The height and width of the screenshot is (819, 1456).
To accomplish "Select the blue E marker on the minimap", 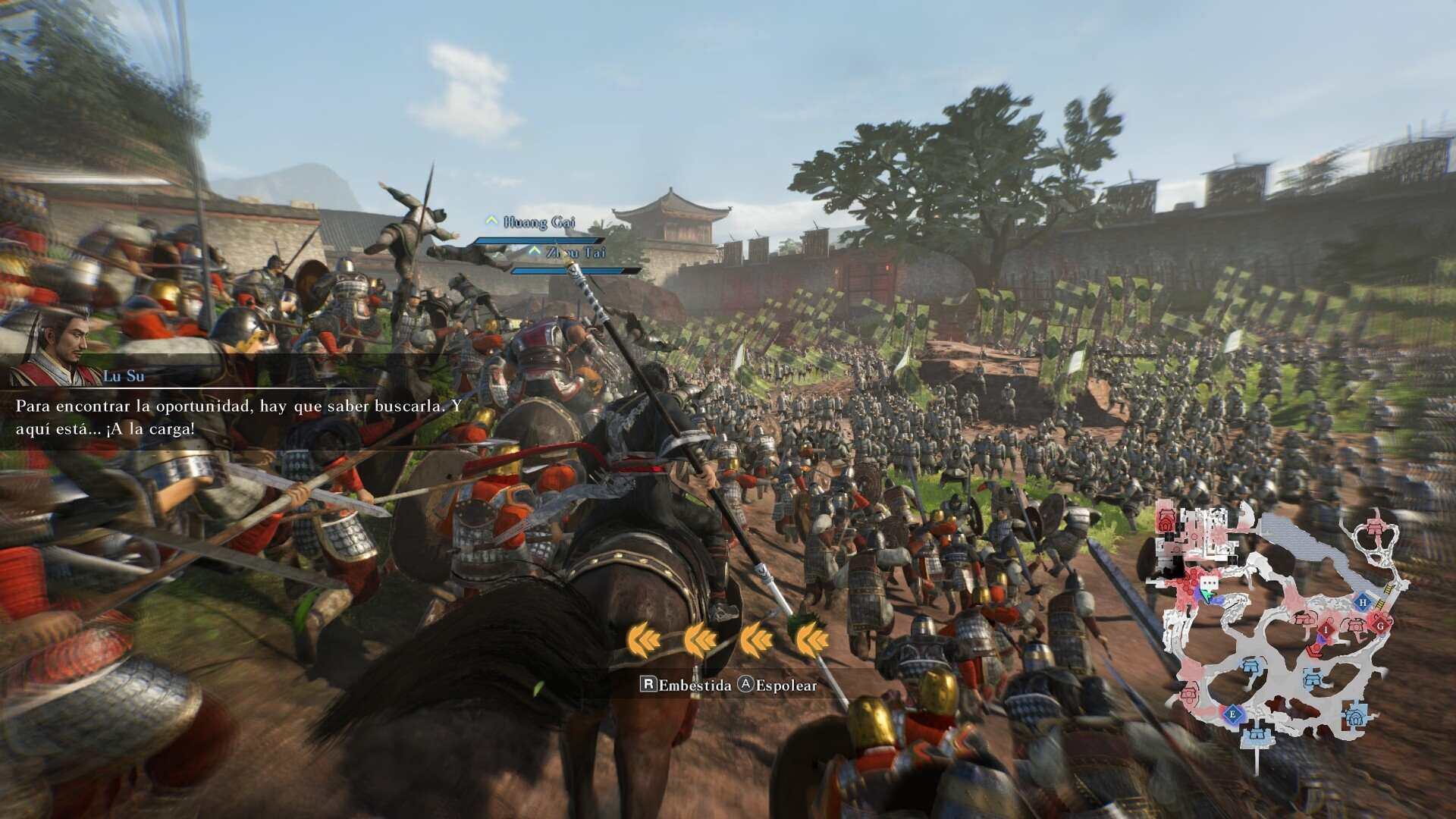I will click(x=1232, y=714).
